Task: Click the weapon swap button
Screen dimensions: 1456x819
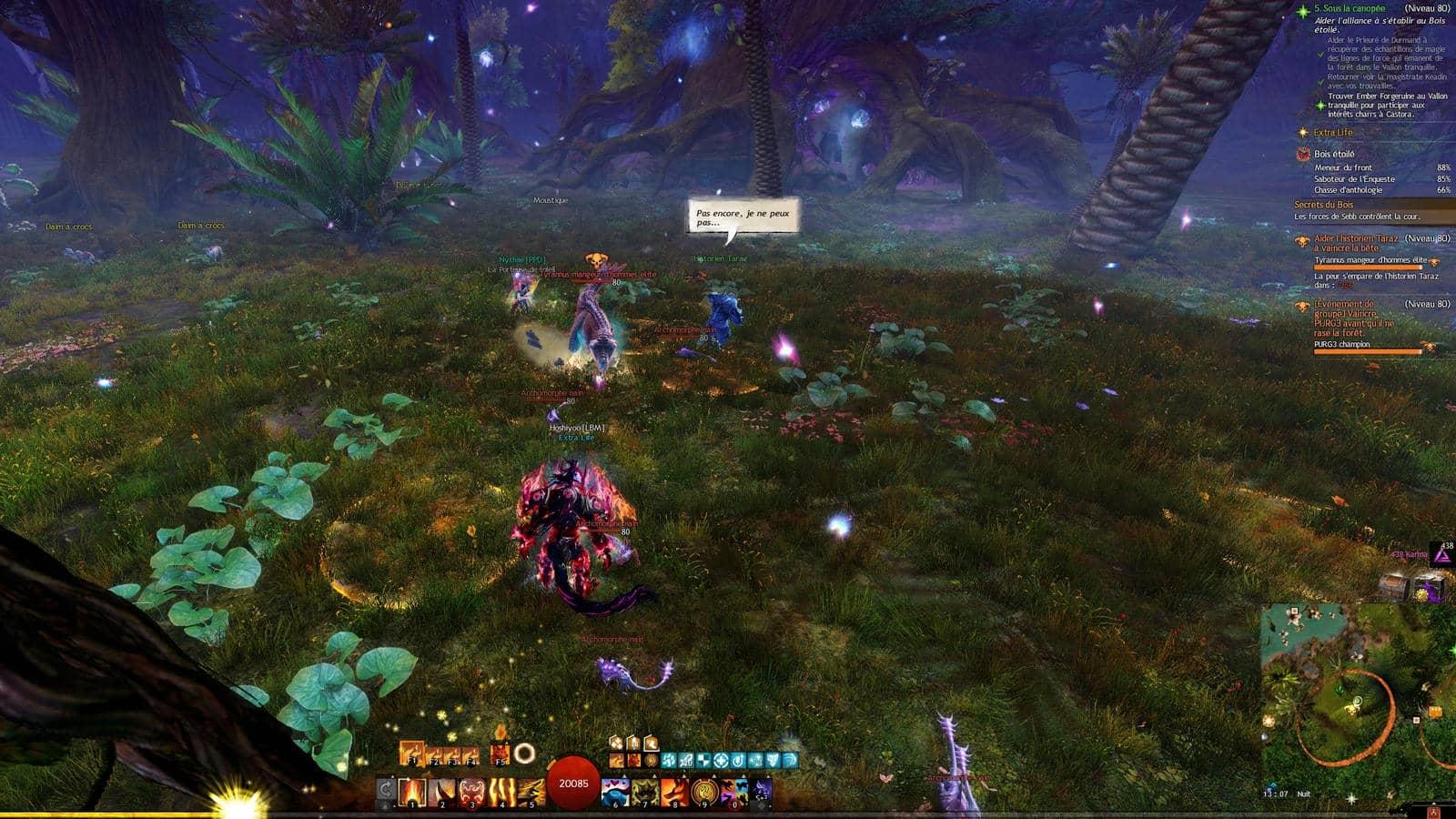Action: [x=386, y=790]
